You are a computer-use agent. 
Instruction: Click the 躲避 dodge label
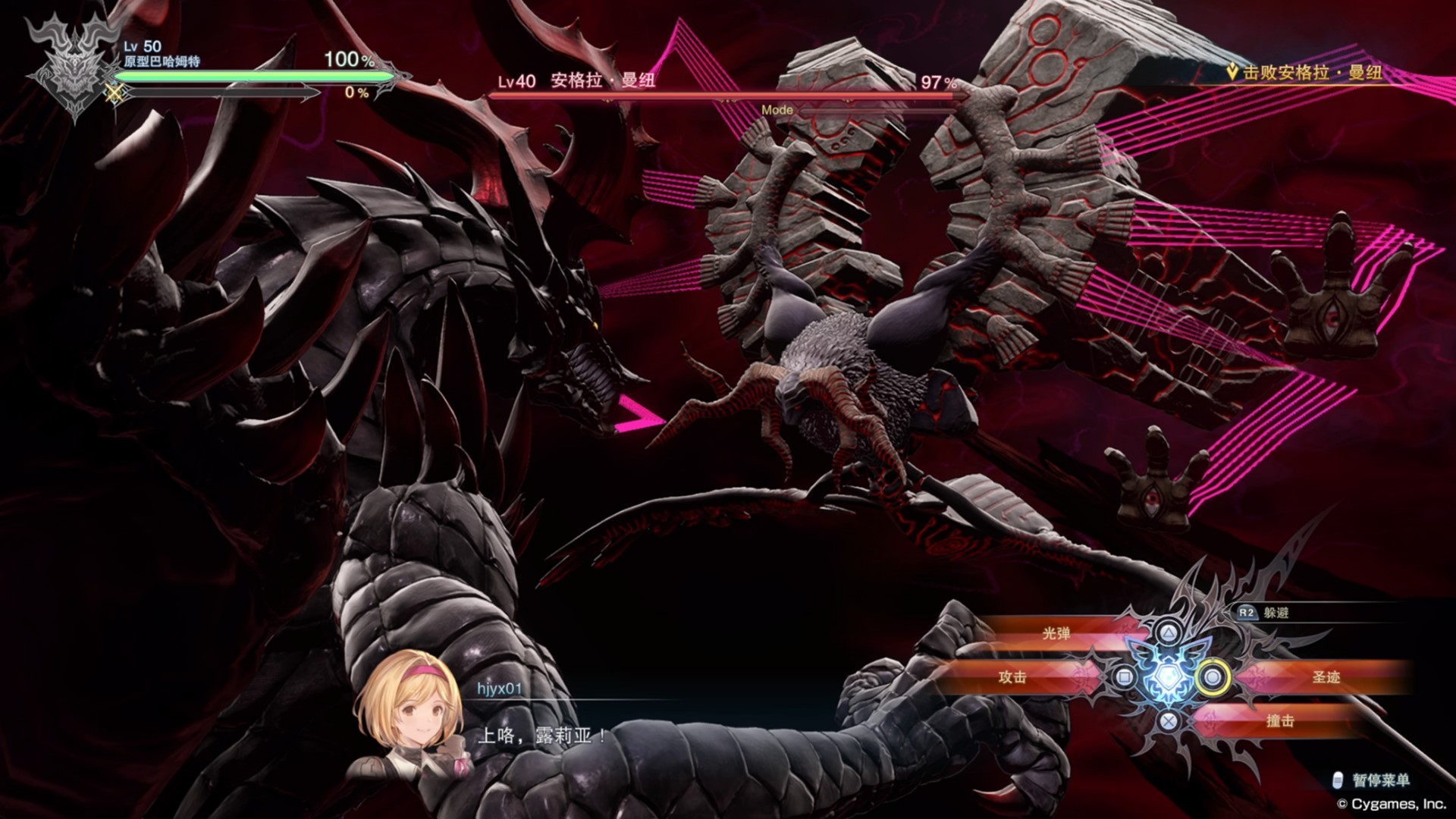tap(1276, 613)
